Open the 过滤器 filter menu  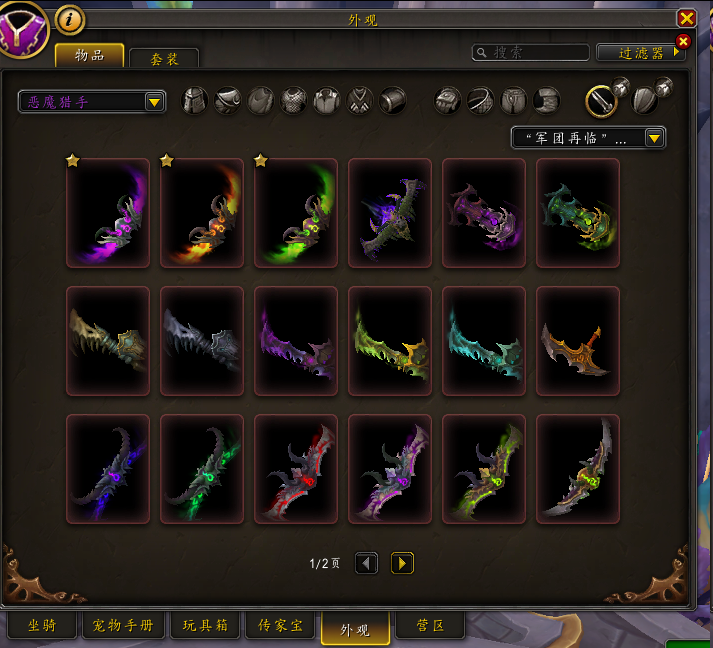pos(639,53)
